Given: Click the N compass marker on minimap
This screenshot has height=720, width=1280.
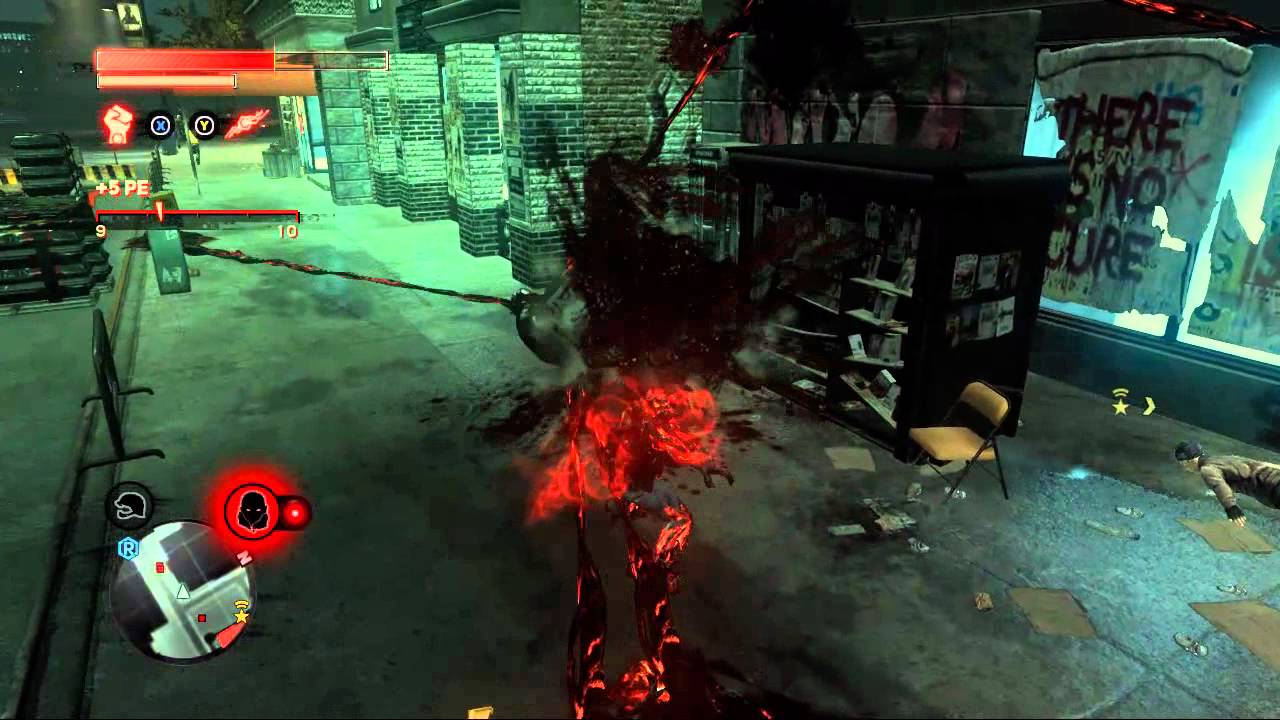Looking at the screenshot, I should pyautogui.click(x=244, y=557).
